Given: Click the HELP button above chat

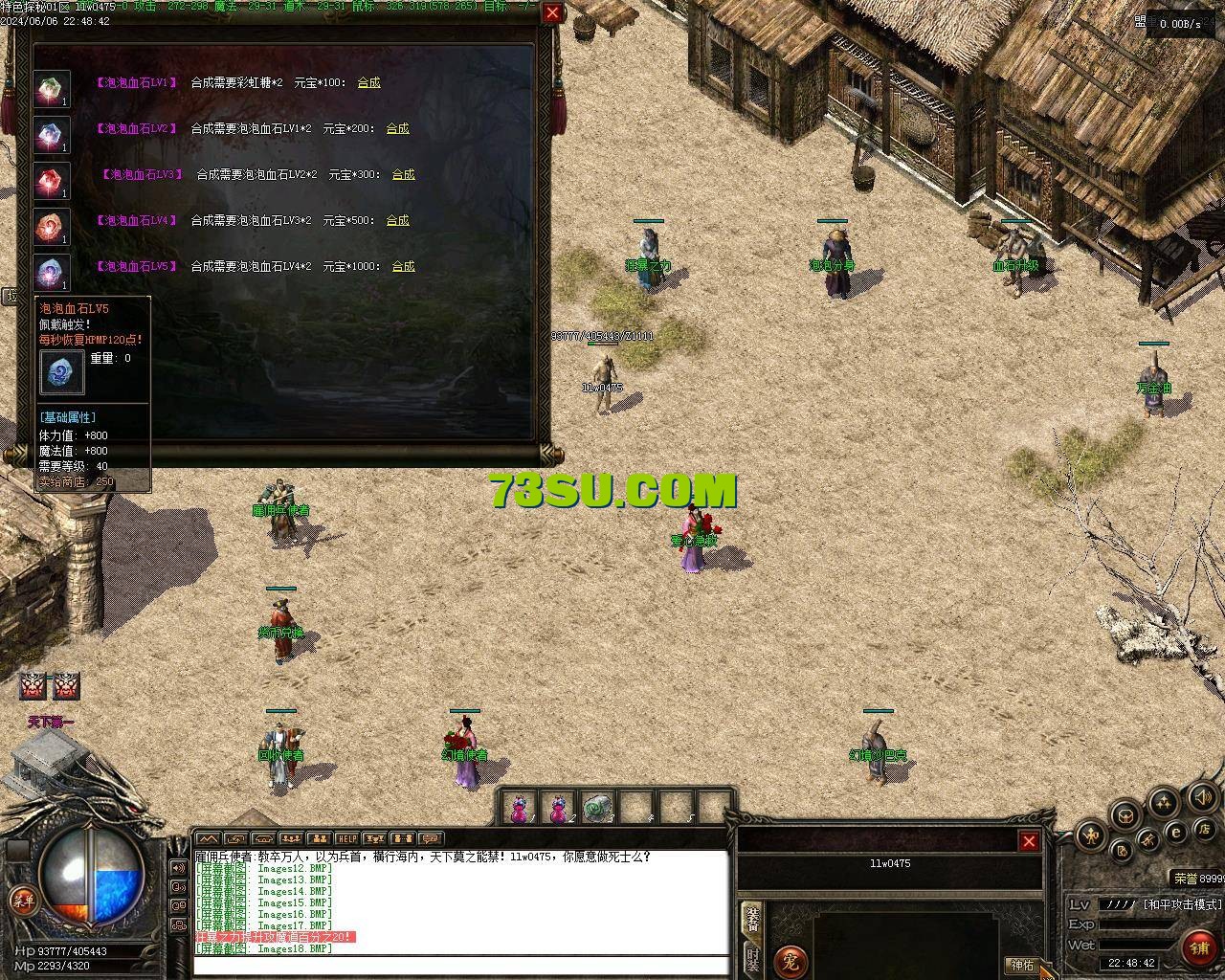Looking at the screenshot, I should [x=346, y=839].
